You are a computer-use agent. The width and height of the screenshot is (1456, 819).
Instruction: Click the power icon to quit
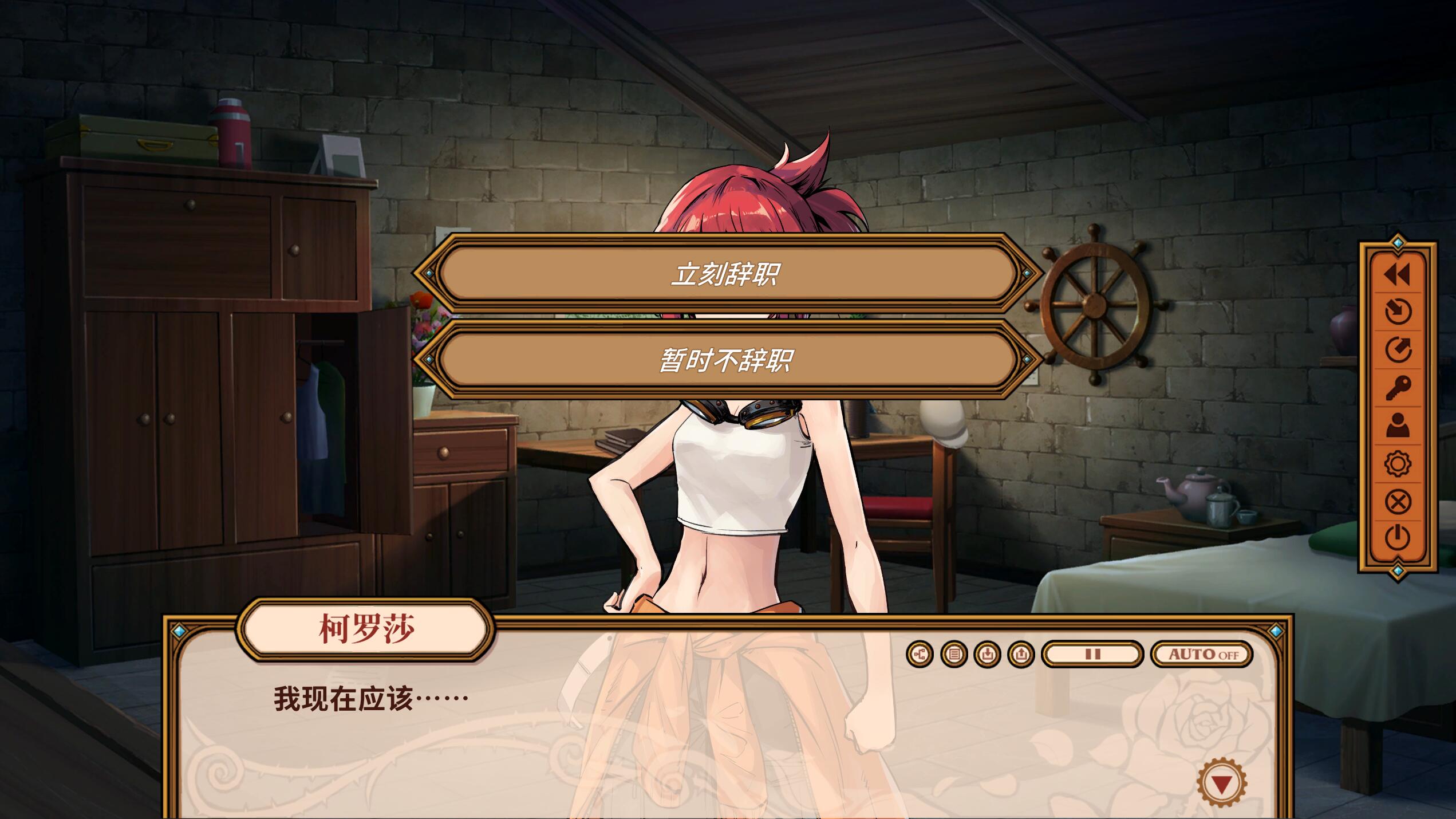[x=1397, y=538]
